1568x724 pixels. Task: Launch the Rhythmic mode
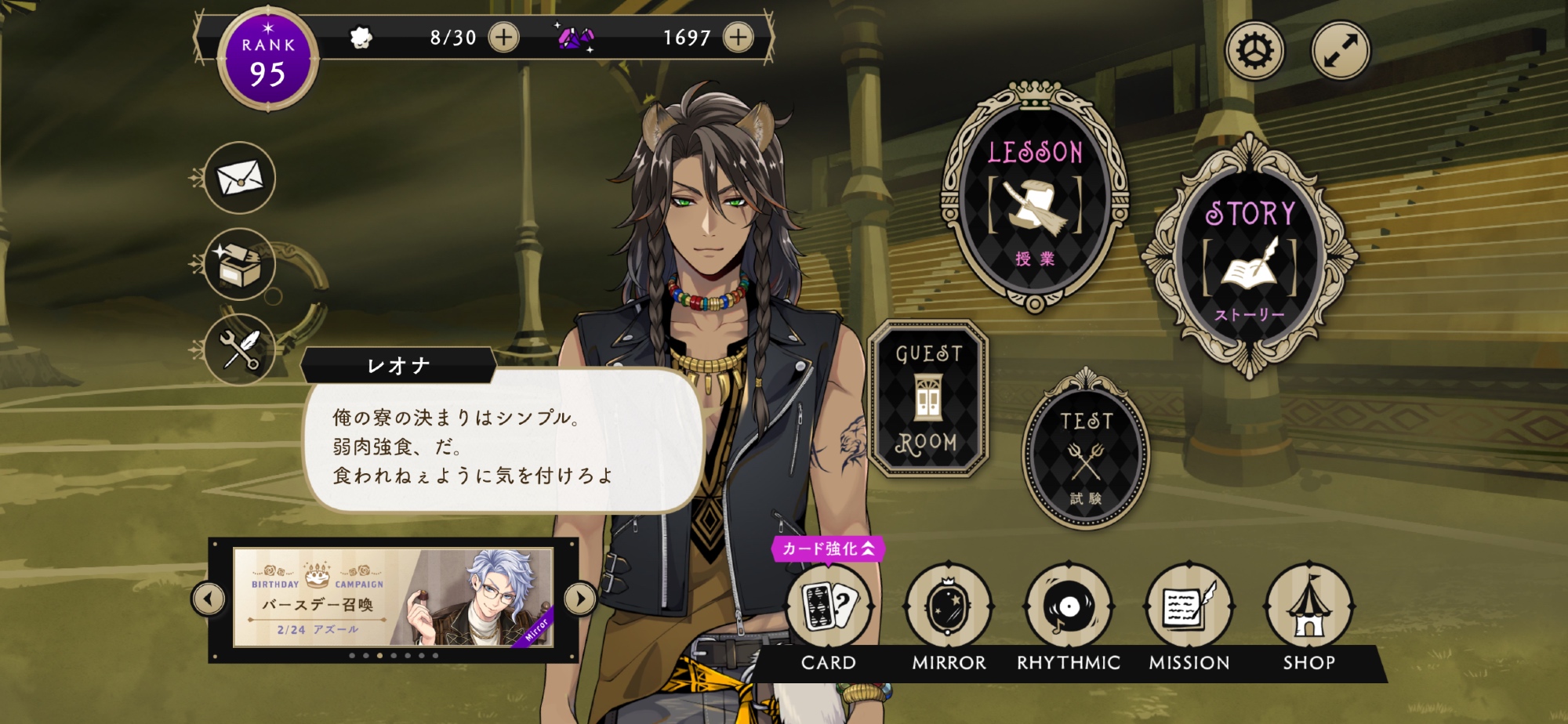(x=1069, y=607)
